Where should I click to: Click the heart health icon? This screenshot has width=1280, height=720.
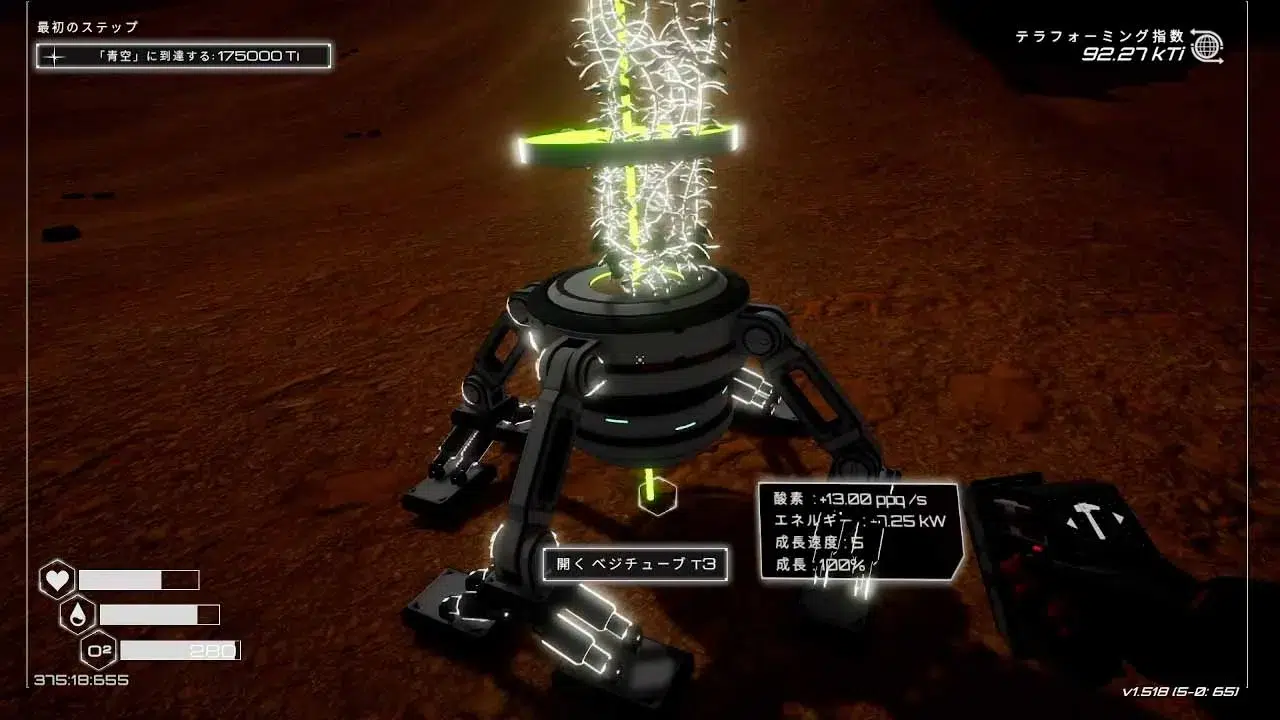57,580
